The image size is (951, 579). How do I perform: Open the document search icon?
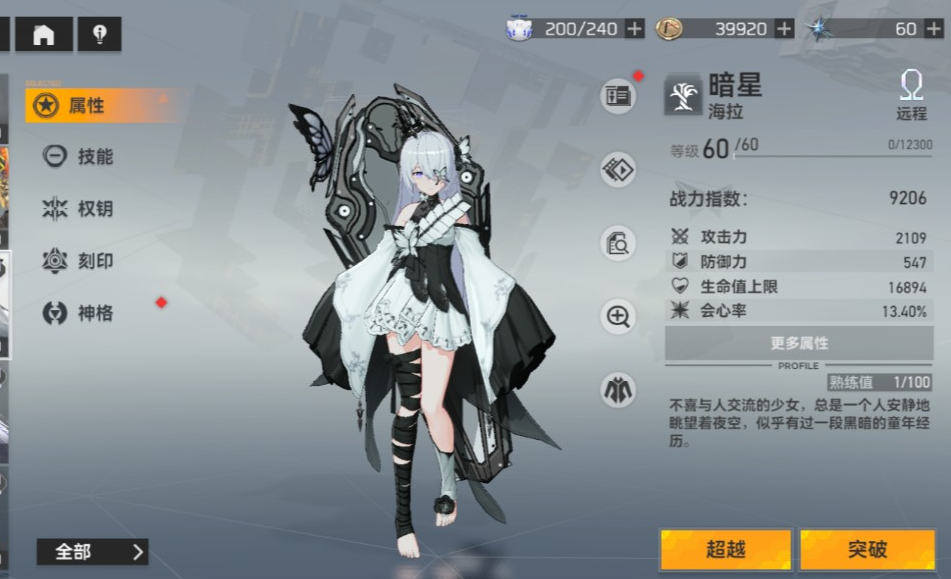(618, 243)
